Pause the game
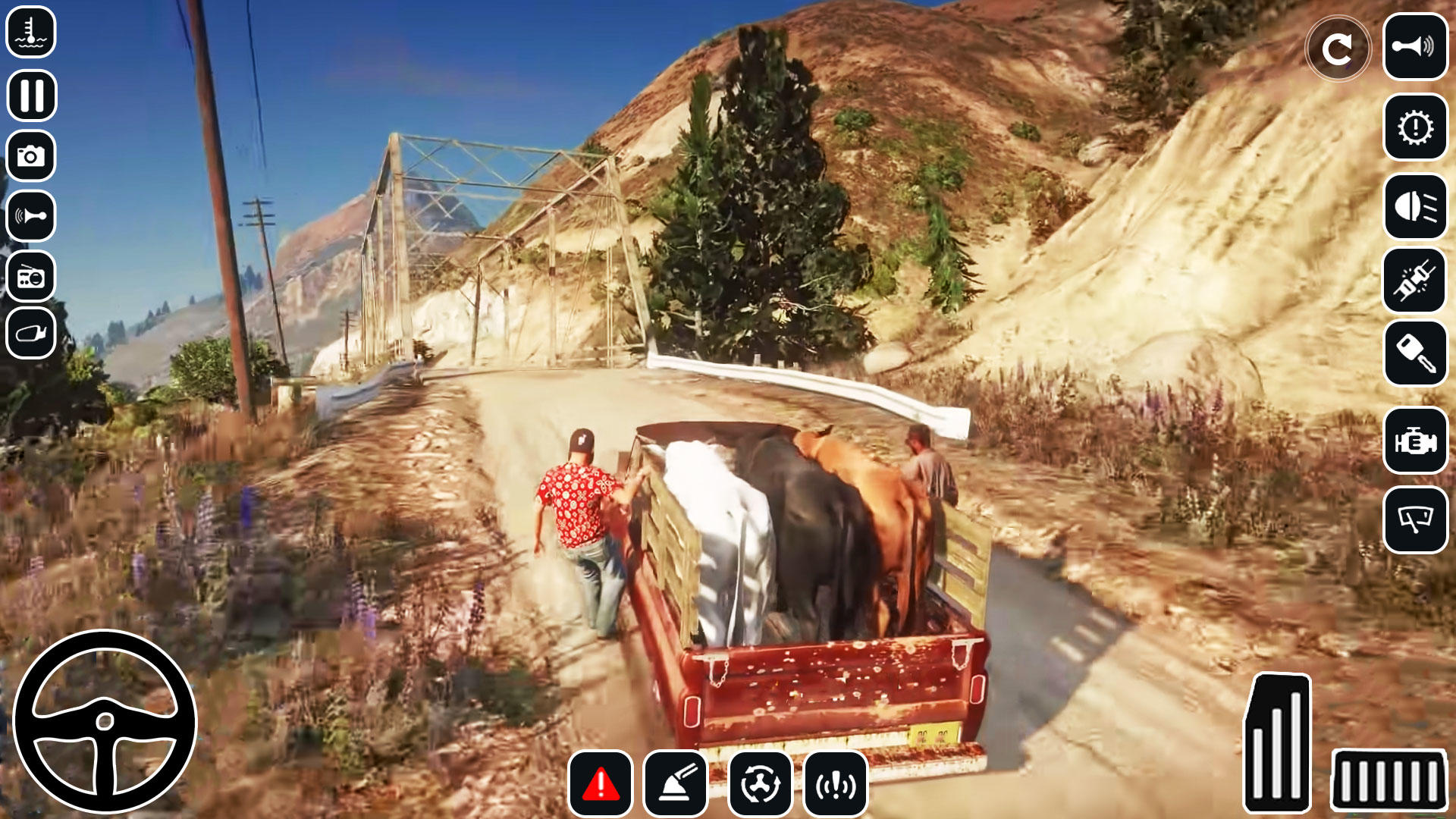The width and height of the screenshot is (1456, 819). 30,95
